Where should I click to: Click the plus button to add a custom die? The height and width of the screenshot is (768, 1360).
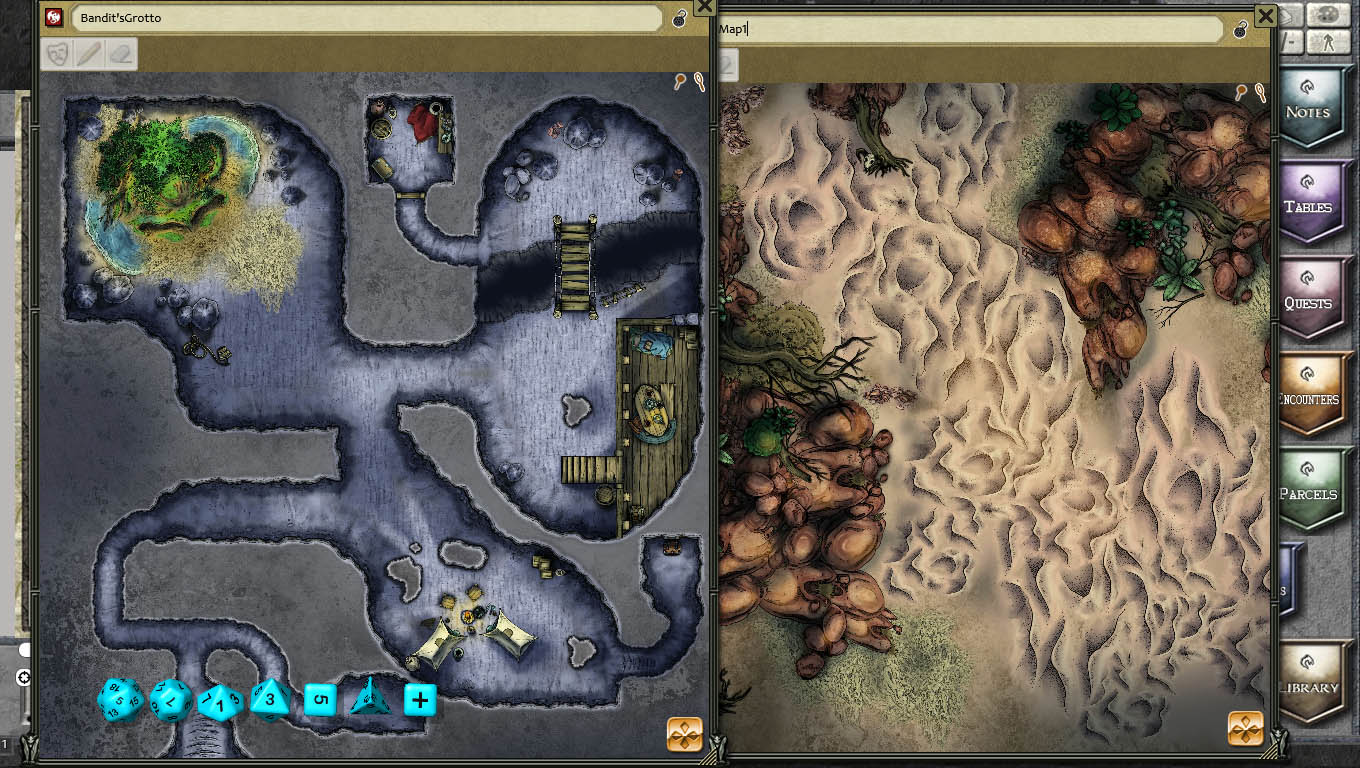tap(418, 701)
